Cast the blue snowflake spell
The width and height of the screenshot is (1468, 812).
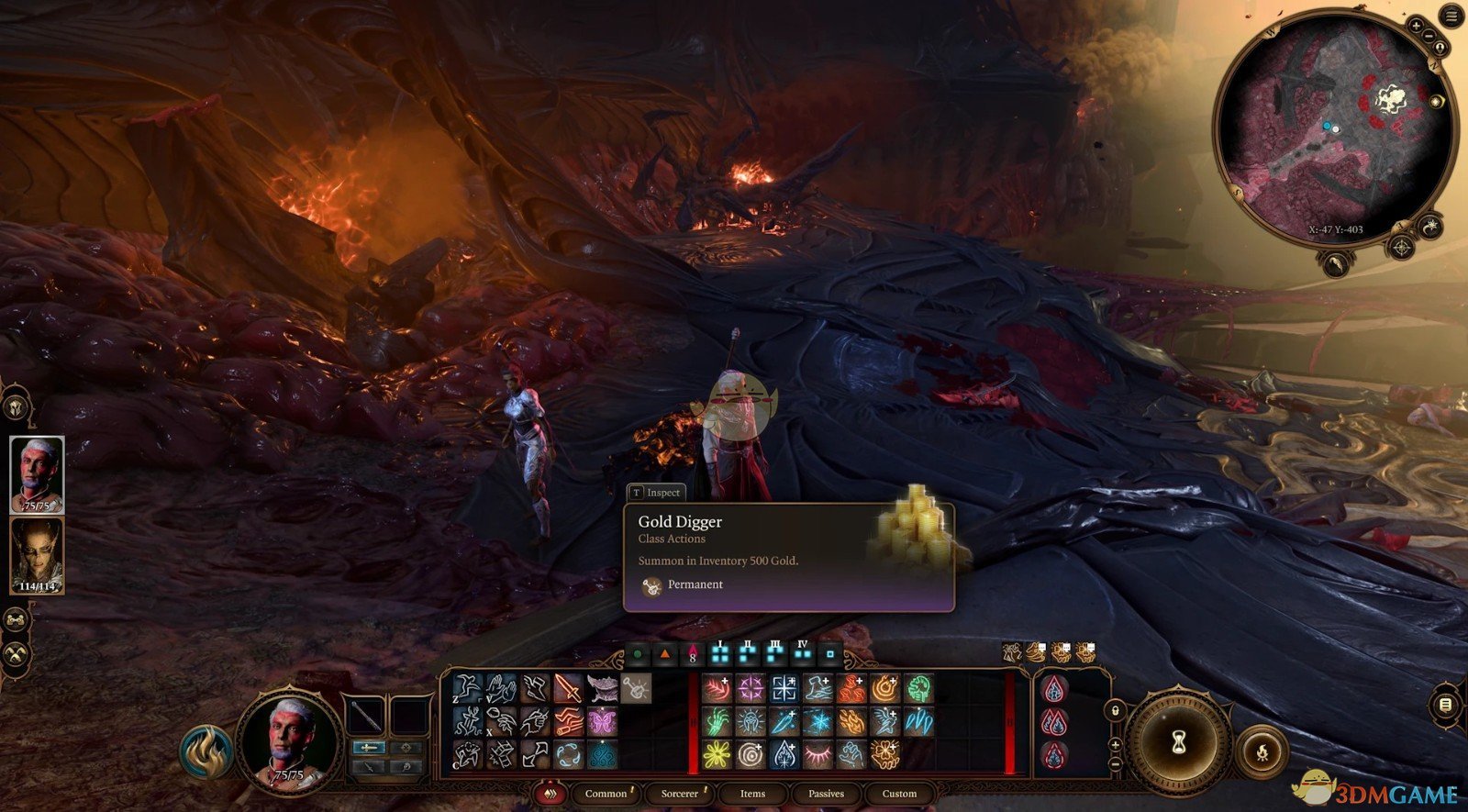tap(818, 722)
